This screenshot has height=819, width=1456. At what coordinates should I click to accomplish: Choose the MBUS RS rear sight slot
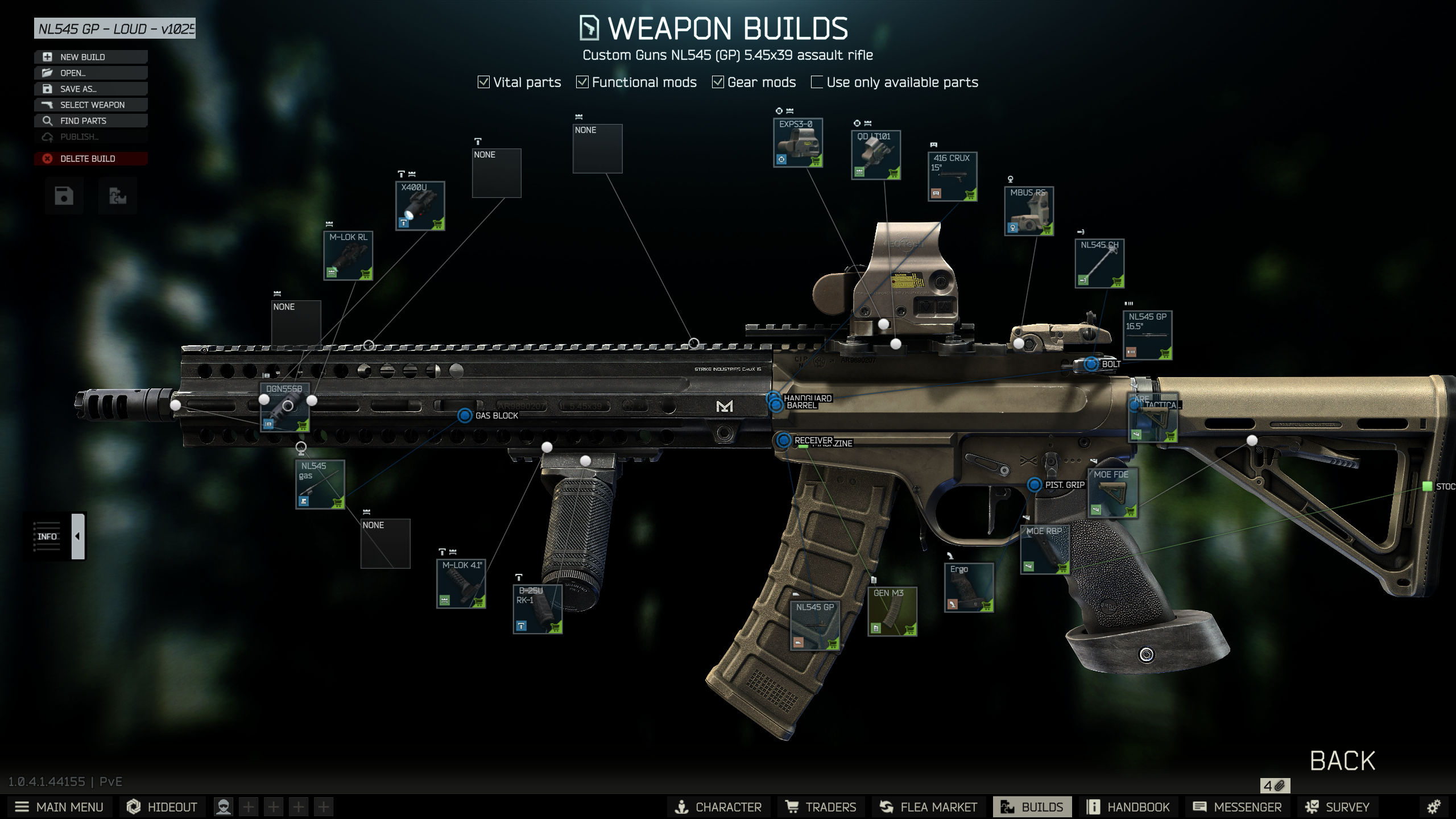(x=1029, y=211)
